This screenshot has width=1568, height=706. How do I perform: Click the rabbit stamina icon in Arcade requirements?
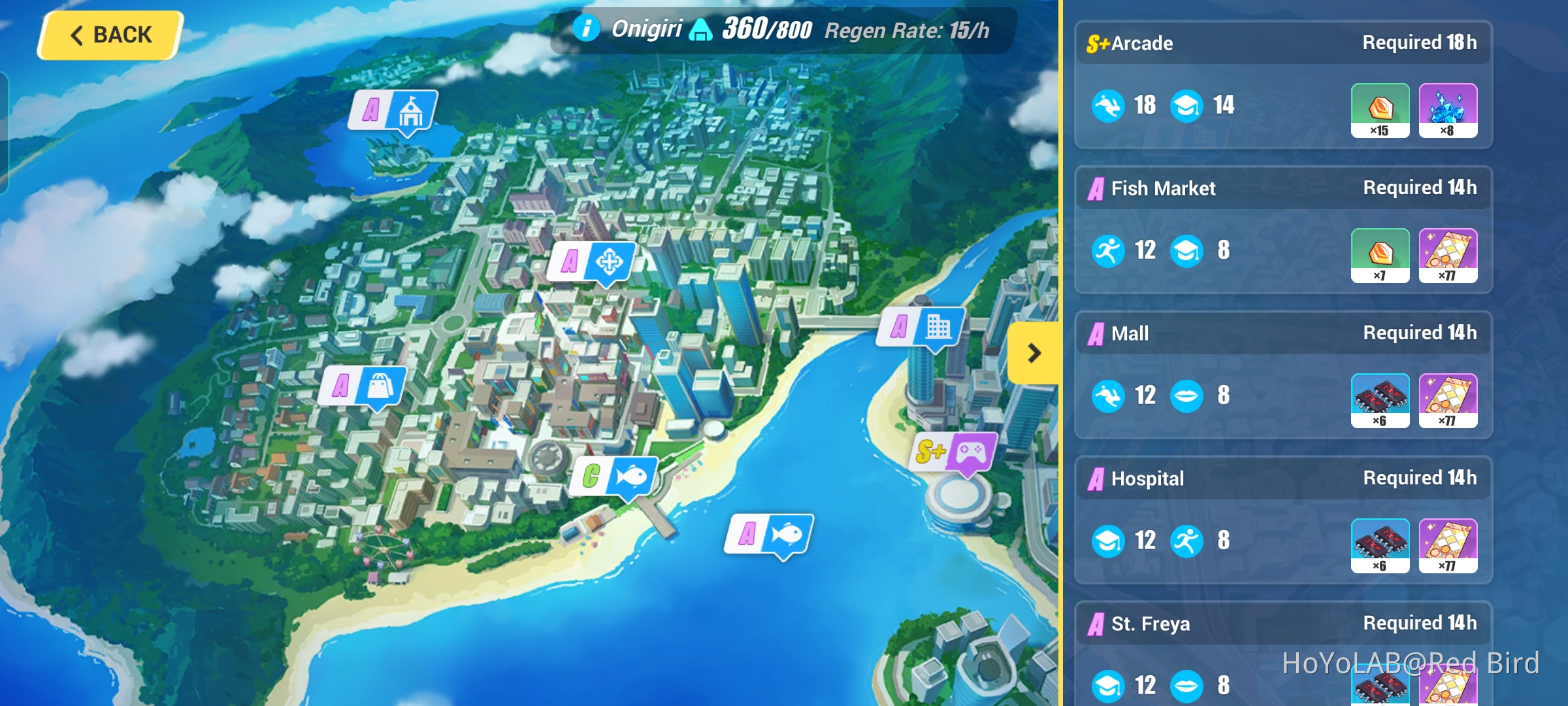[x=1109, y=105]
